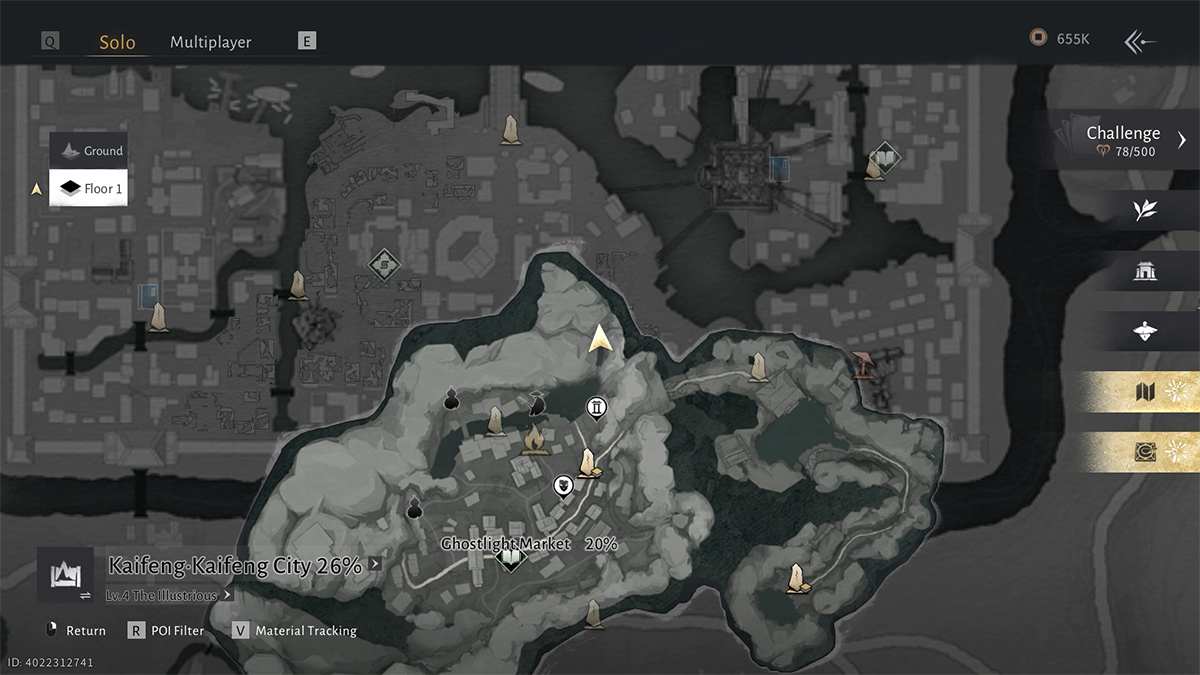Open the POI Filter

click(166, 631)
